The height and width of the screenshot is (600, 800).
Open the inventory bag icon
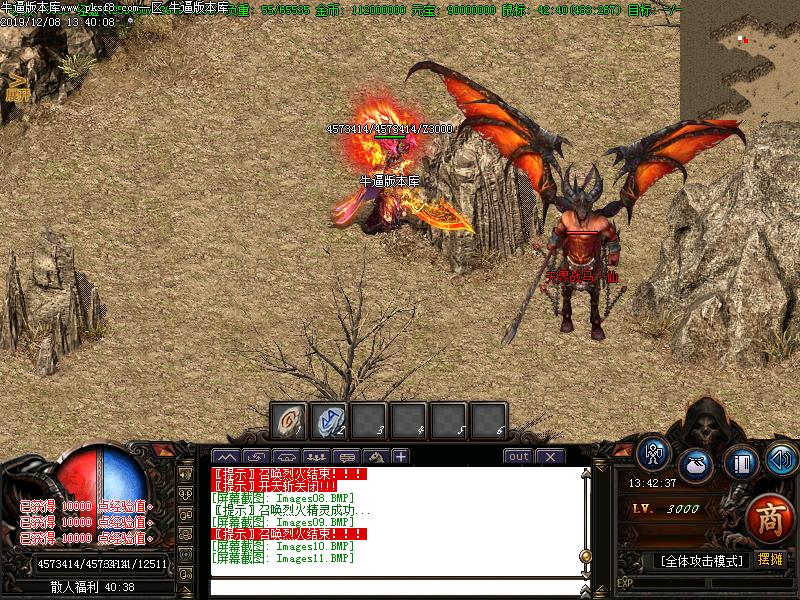point(696,465)
